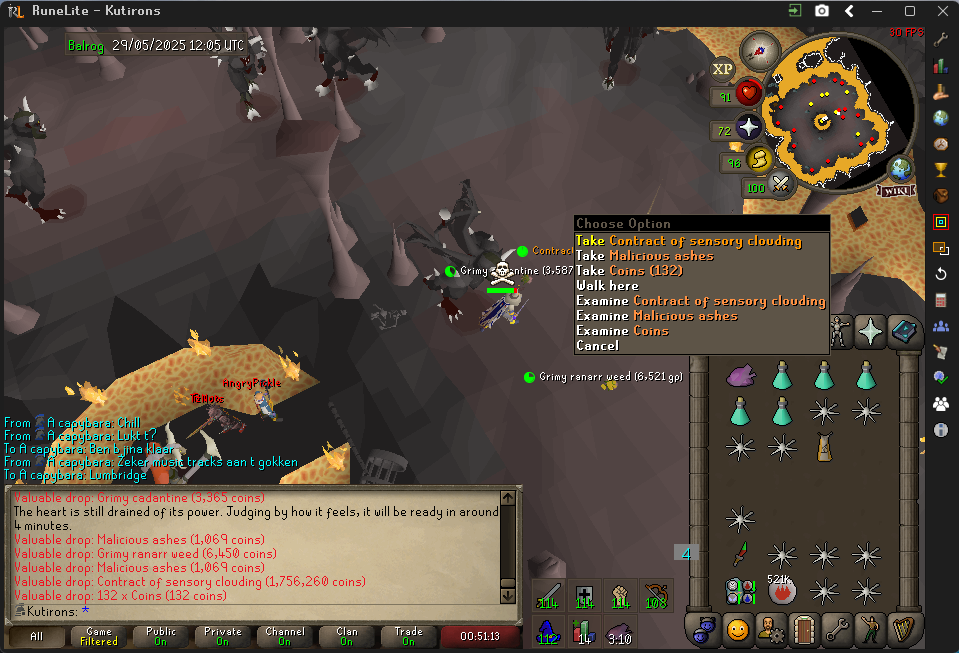Activate the Quick-prayers orb
Image resolution: width=959 pixels, height=653 pixels.
(749, 128)
